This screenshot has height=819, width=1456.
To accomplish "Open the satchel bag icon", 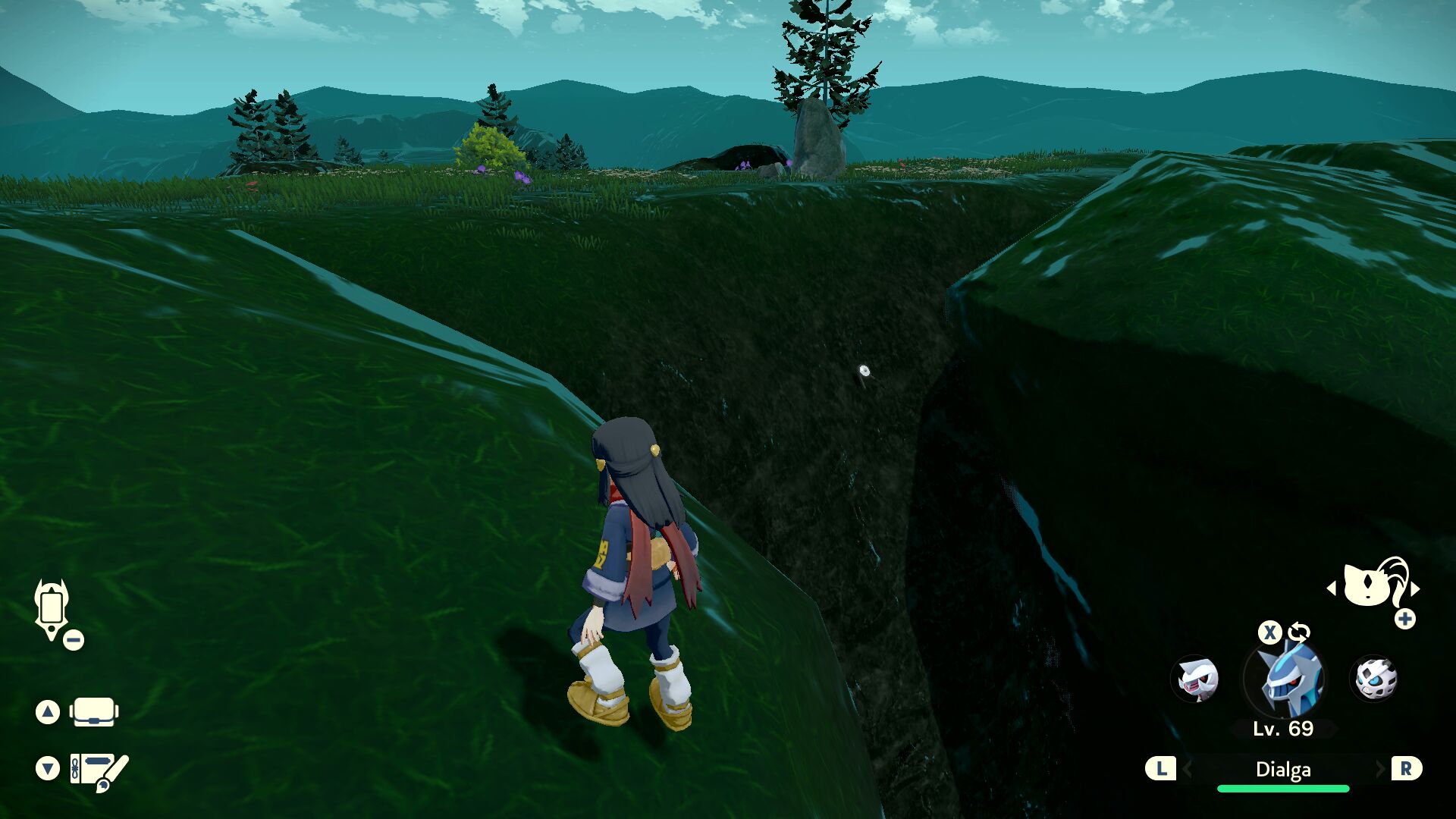I will point(94,712).
